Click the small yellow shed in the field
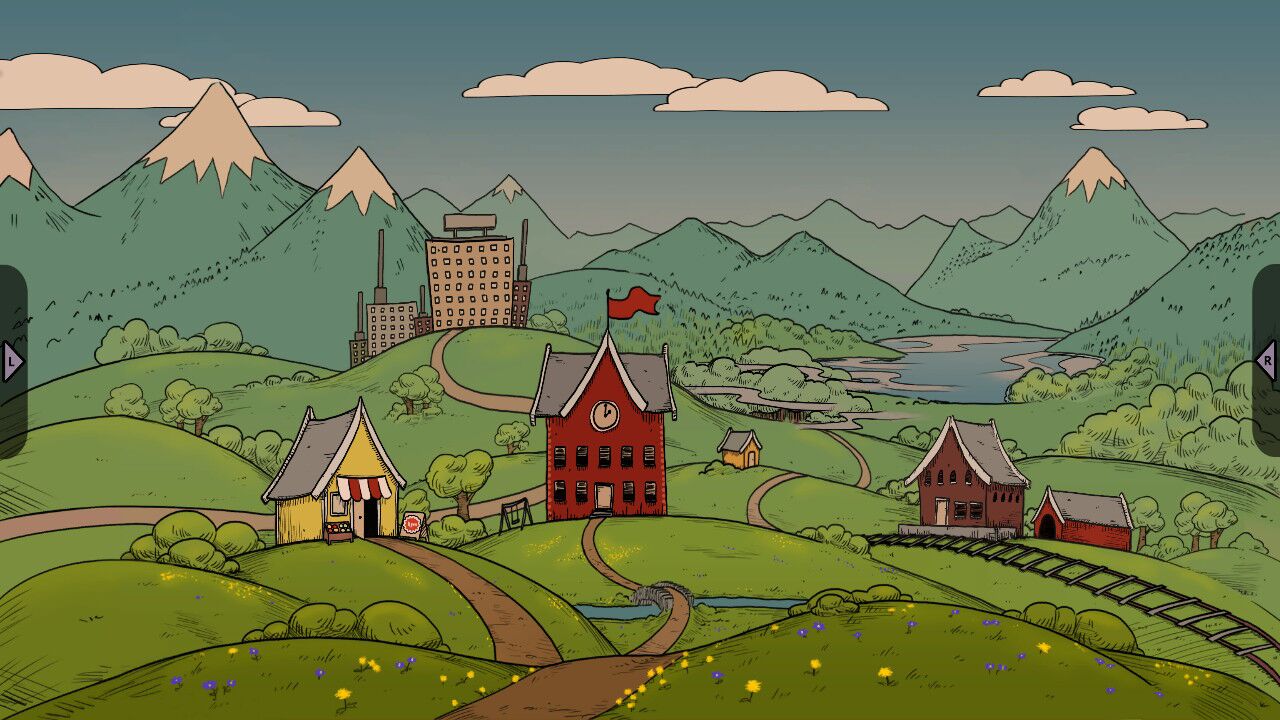The height and width of the screenshot is (720, 1280). click(740, 450)
